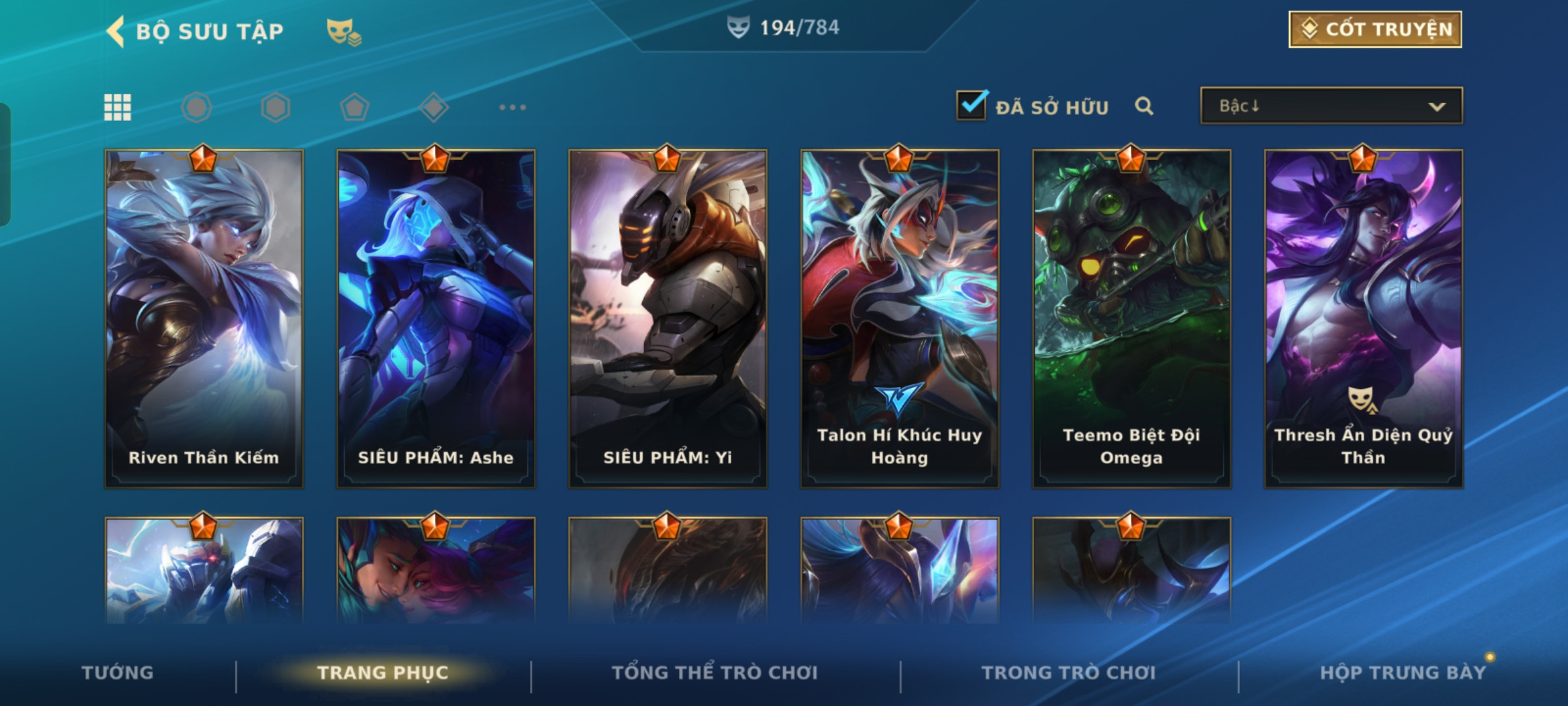Open the Tổng Thể Trò Chơi tab
This screenshot has width=1568, height=706.
(715, 673)
